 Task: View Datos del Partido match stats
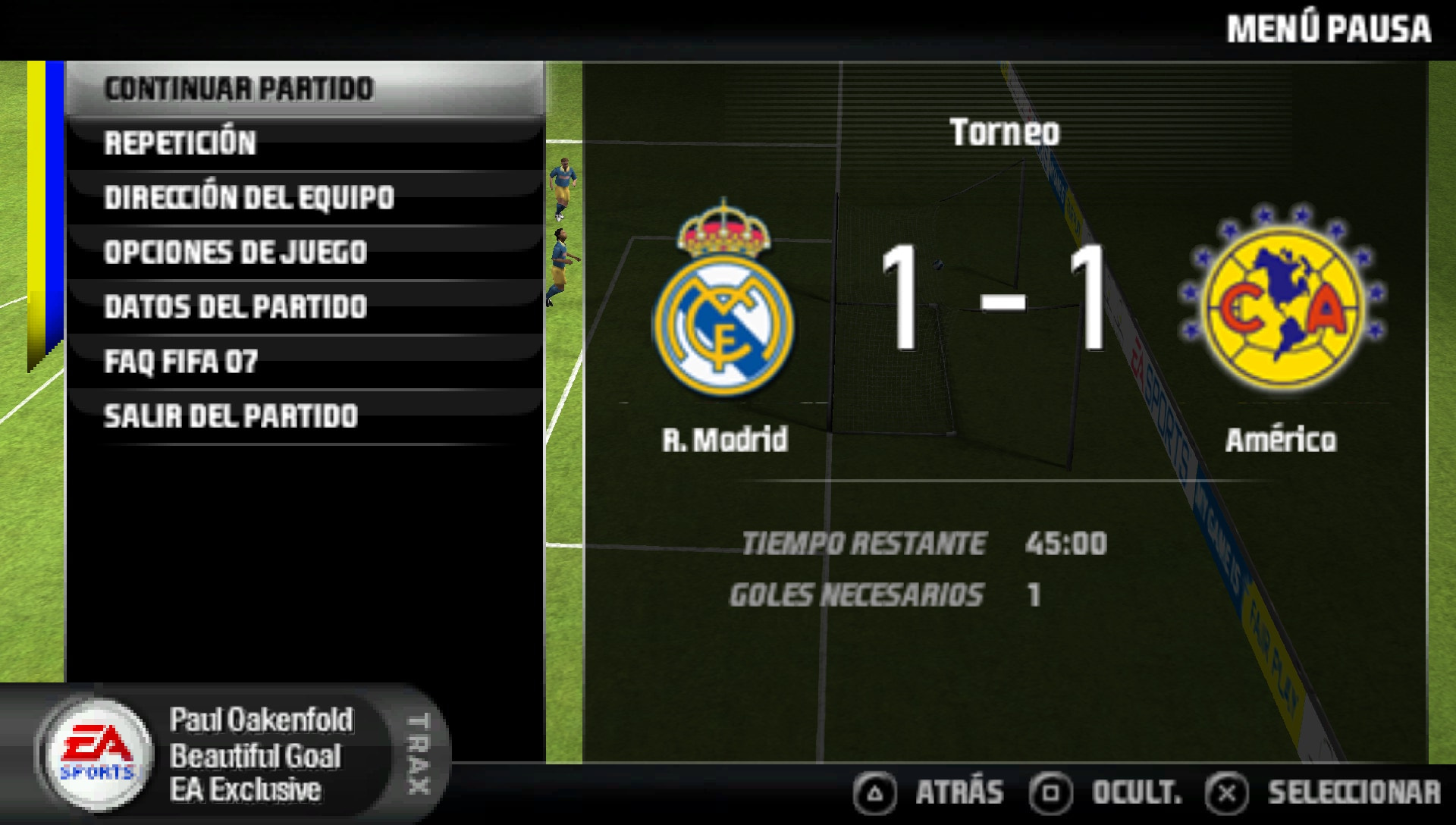click(235, 307)
